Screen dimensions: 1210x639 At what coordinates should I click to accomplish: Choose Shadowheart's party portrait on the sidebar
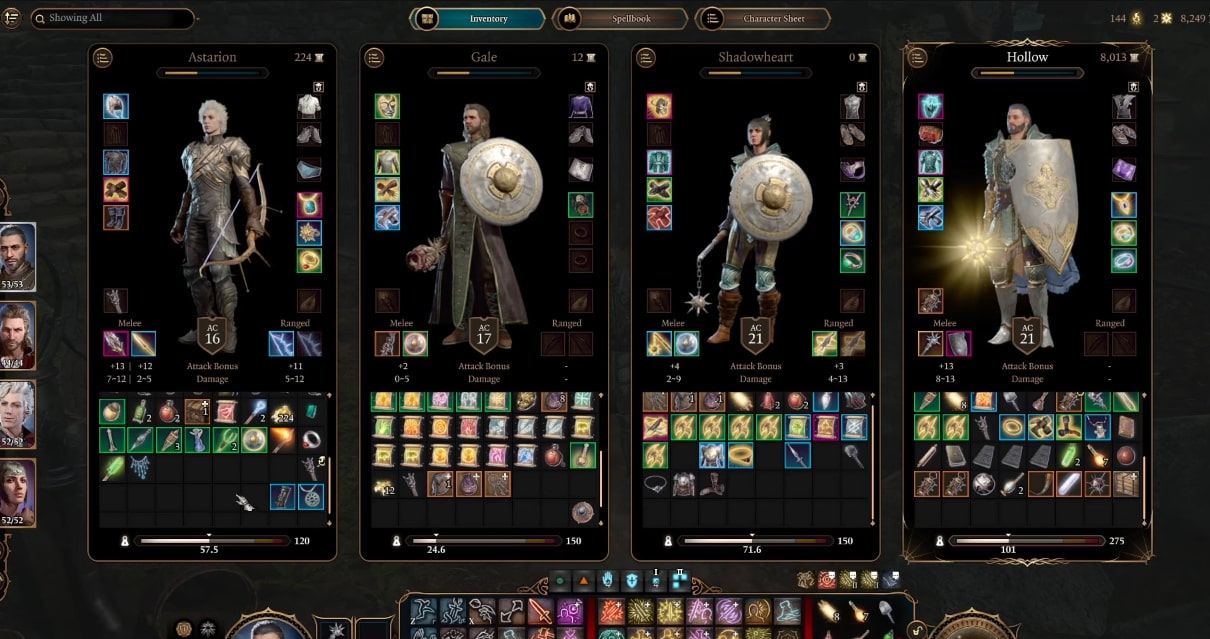(18, 491)
